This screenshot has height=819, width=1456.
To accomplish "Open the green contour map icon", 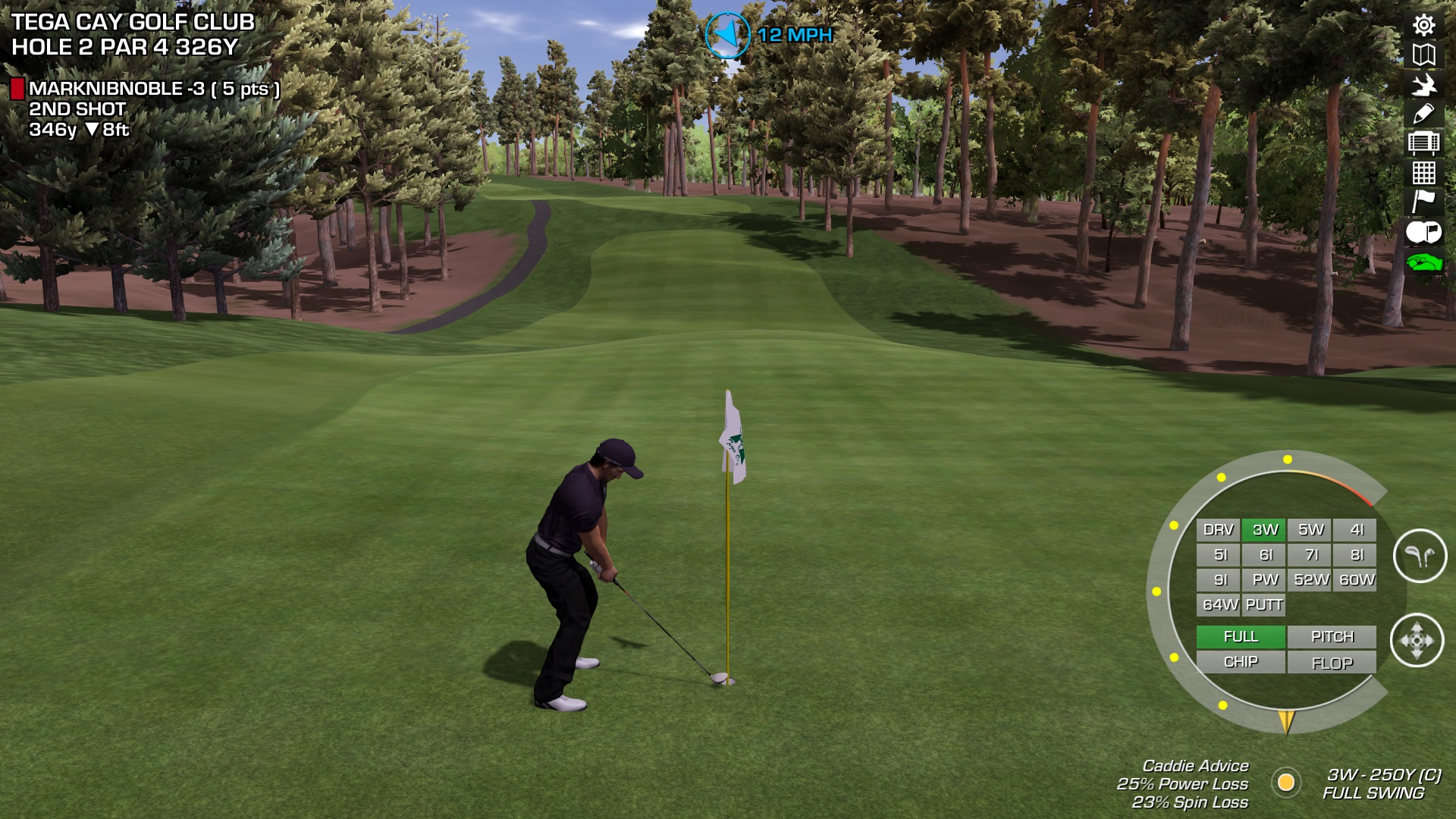I will click(1423, 262).
